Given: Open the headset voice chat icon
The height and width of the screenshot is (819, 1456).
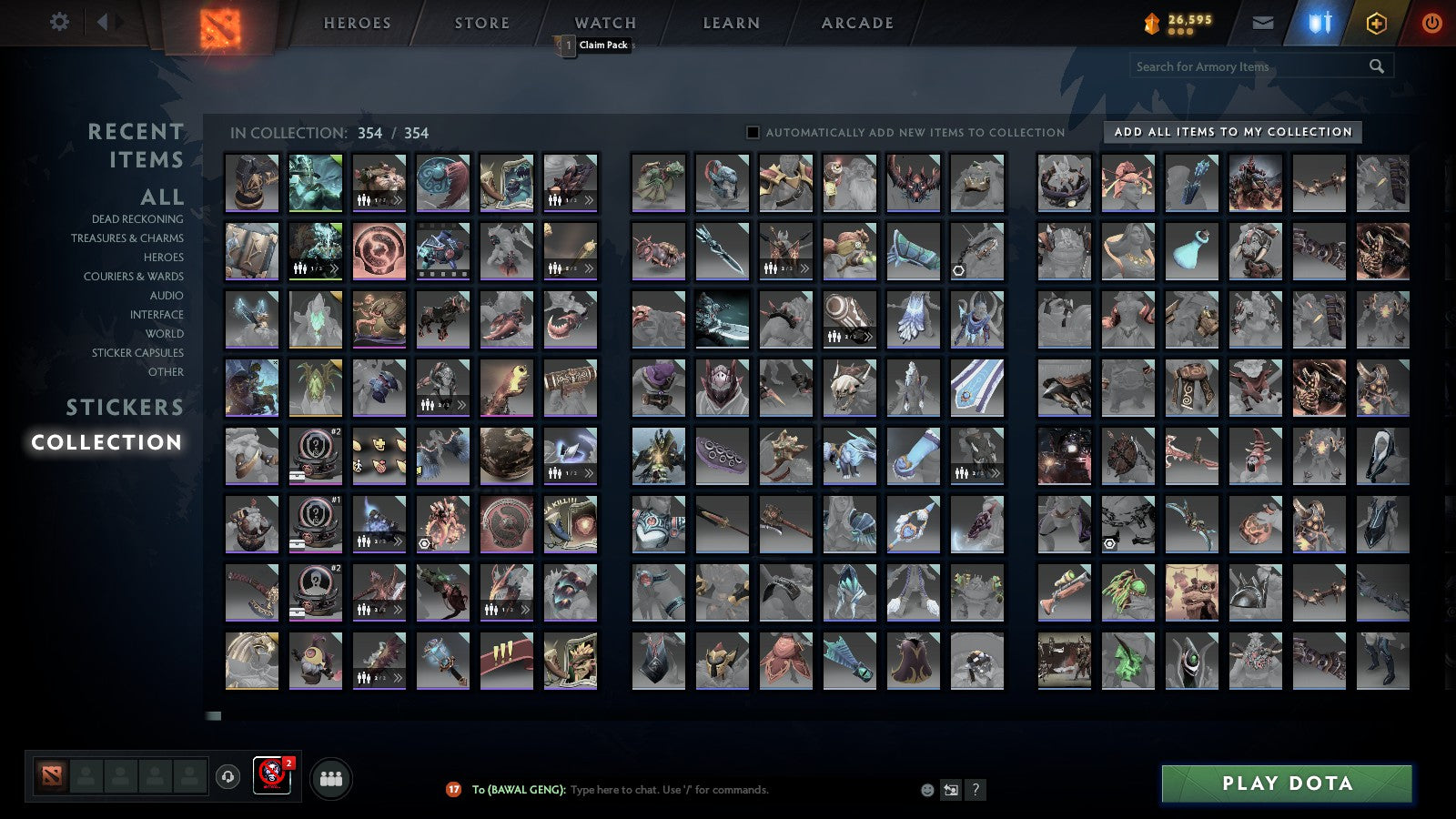Looking at the screenshot, I should pyautogui.click(x=226, y=778).
